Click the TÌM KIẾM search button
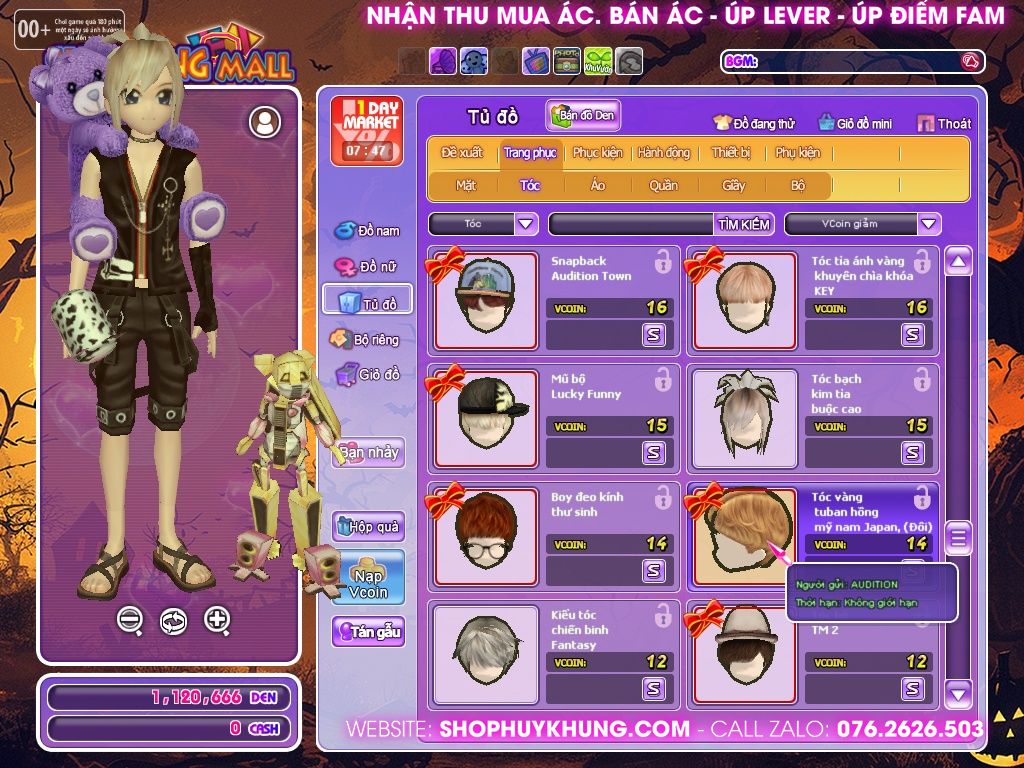This screenshot has height=768, width=1024. click(744, 224)
